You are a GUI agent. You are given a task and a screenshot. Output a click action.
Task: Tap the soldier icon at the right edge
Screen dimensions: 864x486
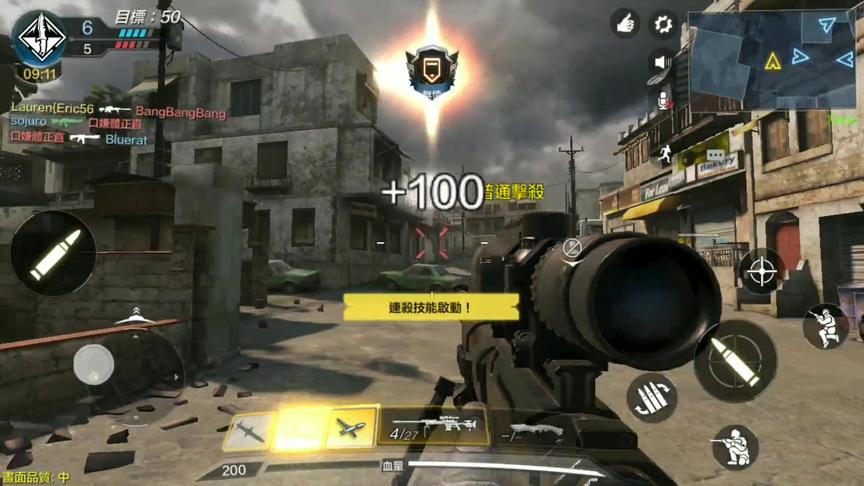point(825,326)
